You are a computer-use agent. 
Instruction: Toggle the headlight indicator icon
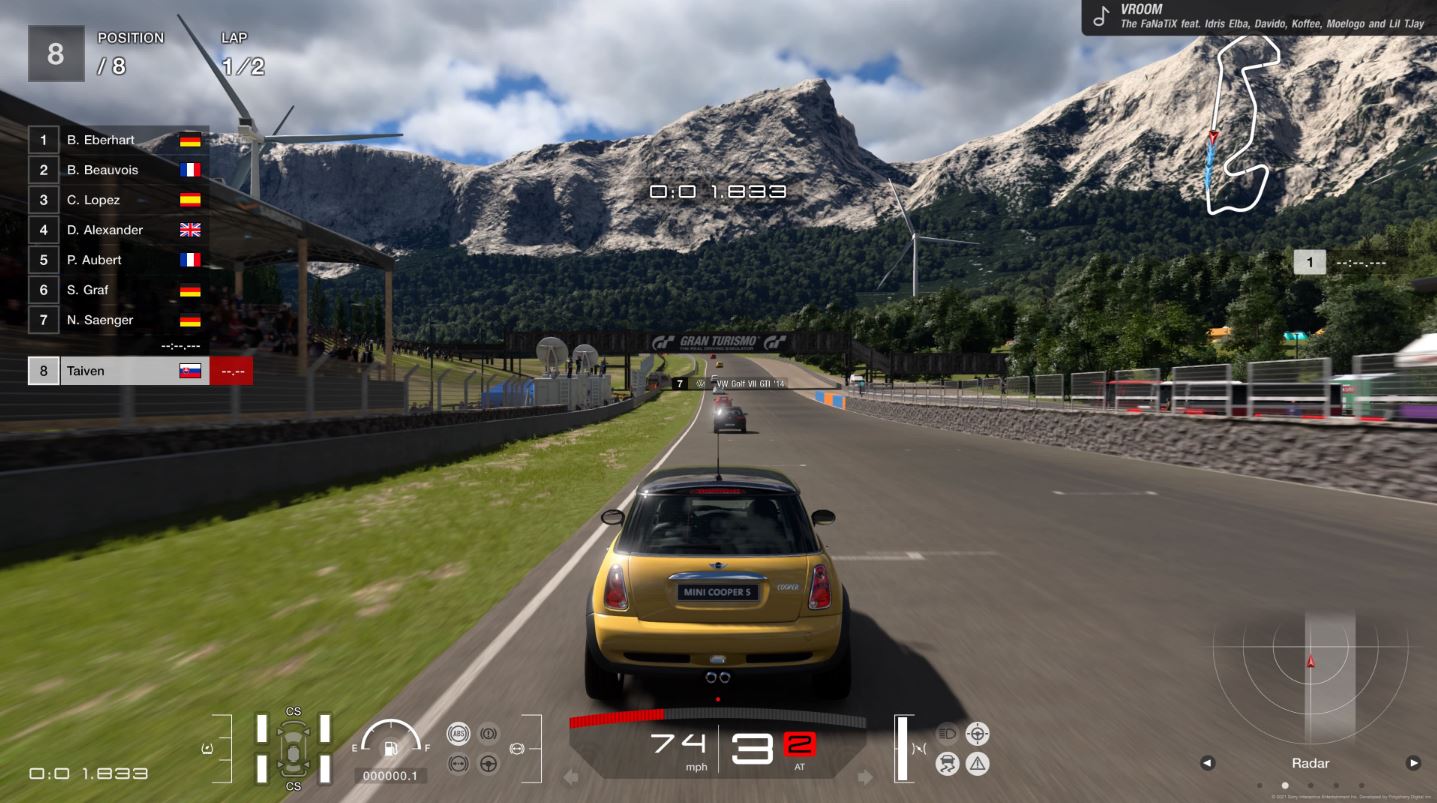tap(947, 734)
